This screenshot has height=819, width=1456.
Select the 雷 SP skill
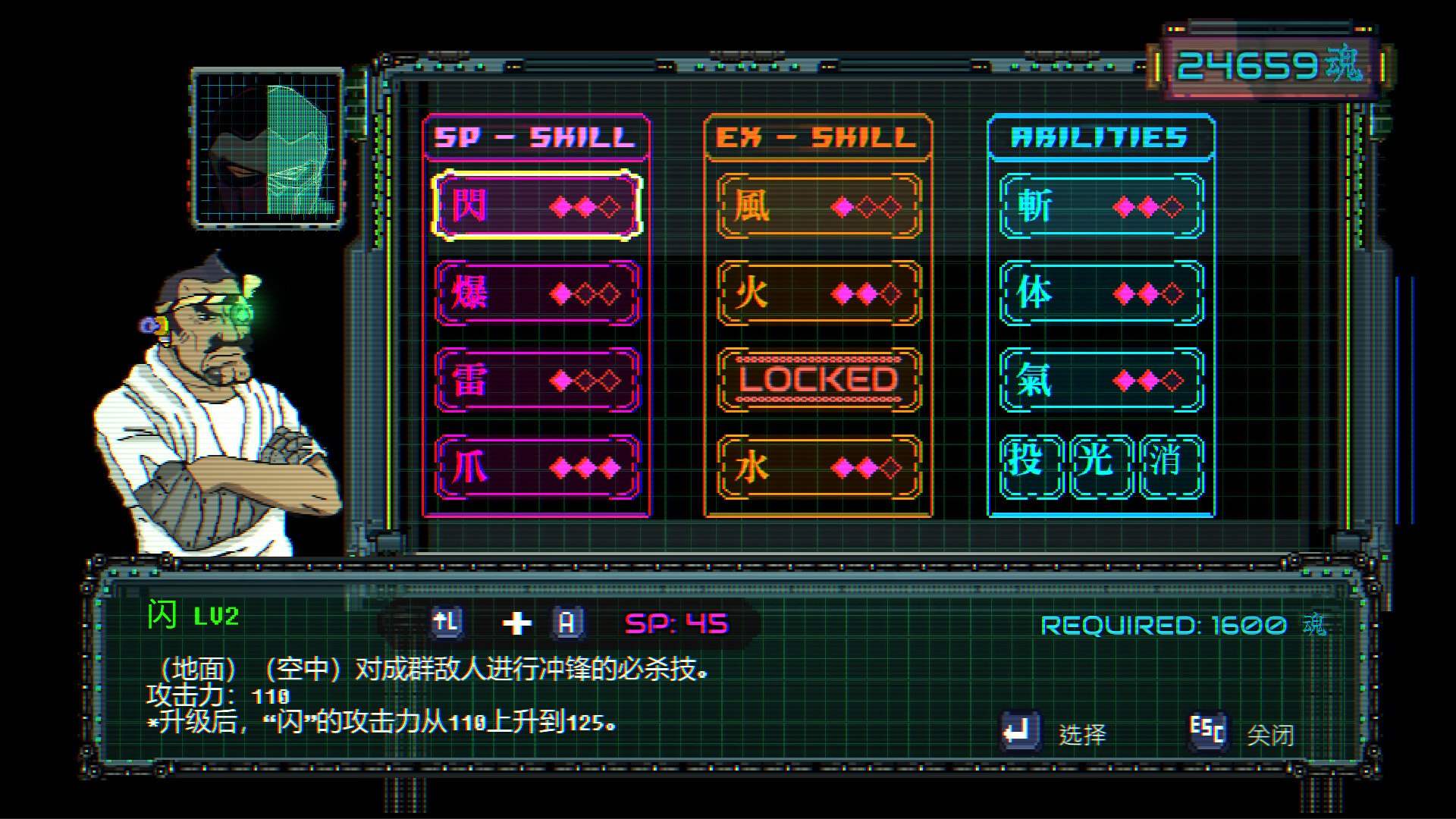pos(535,381)
